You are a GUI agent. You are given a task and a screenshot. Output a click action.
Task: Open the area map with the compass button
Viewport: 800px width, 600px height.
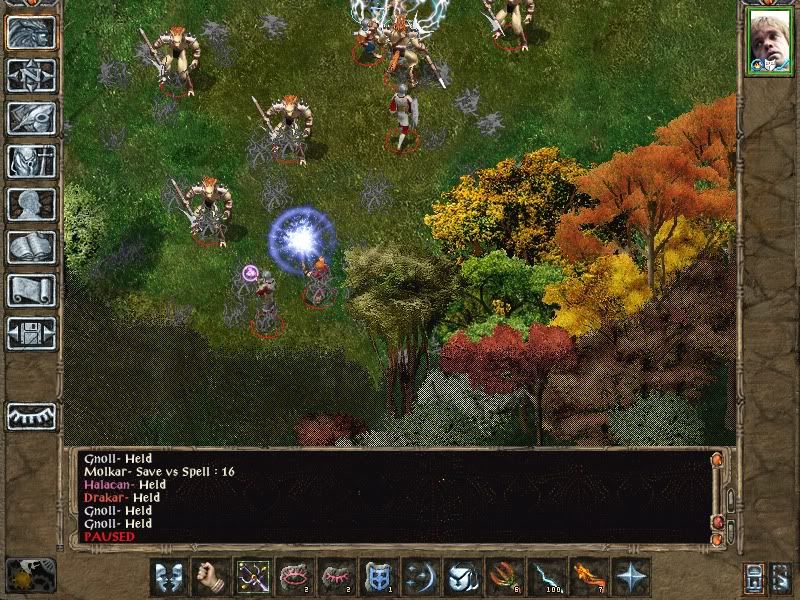pos(31,75)
